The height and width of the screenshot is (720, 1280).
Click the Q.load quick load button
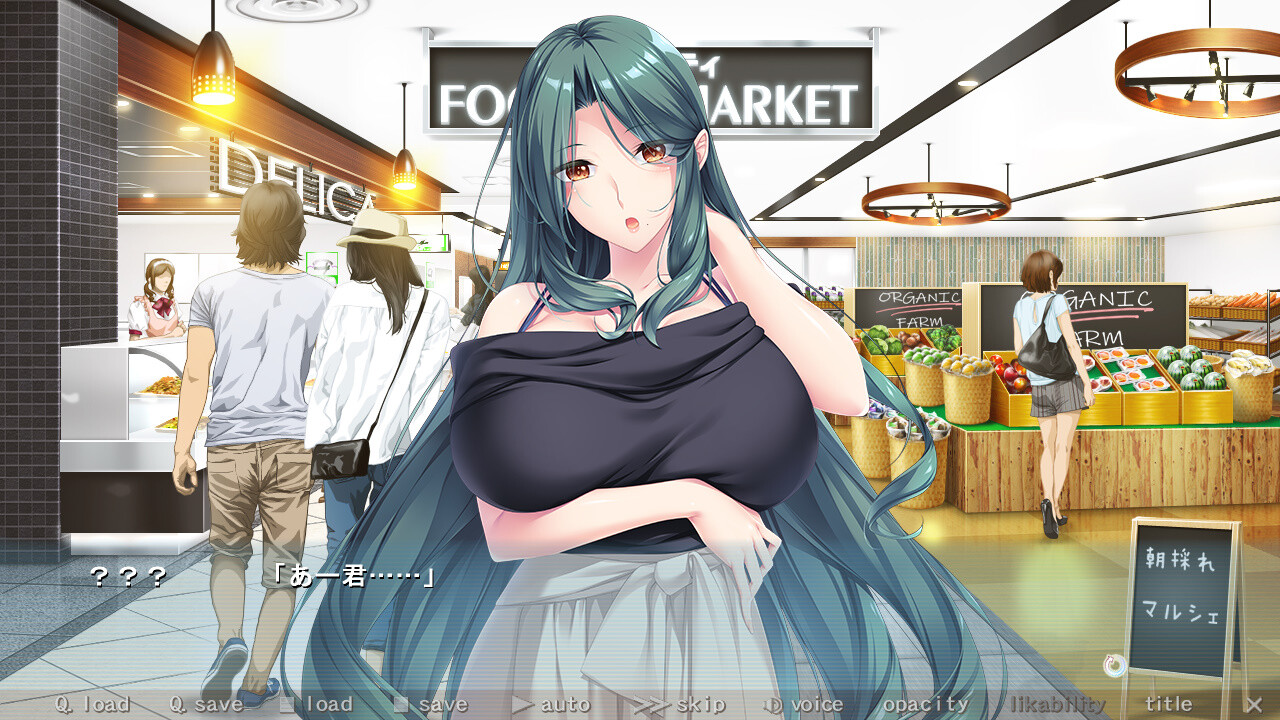[93, 704]
